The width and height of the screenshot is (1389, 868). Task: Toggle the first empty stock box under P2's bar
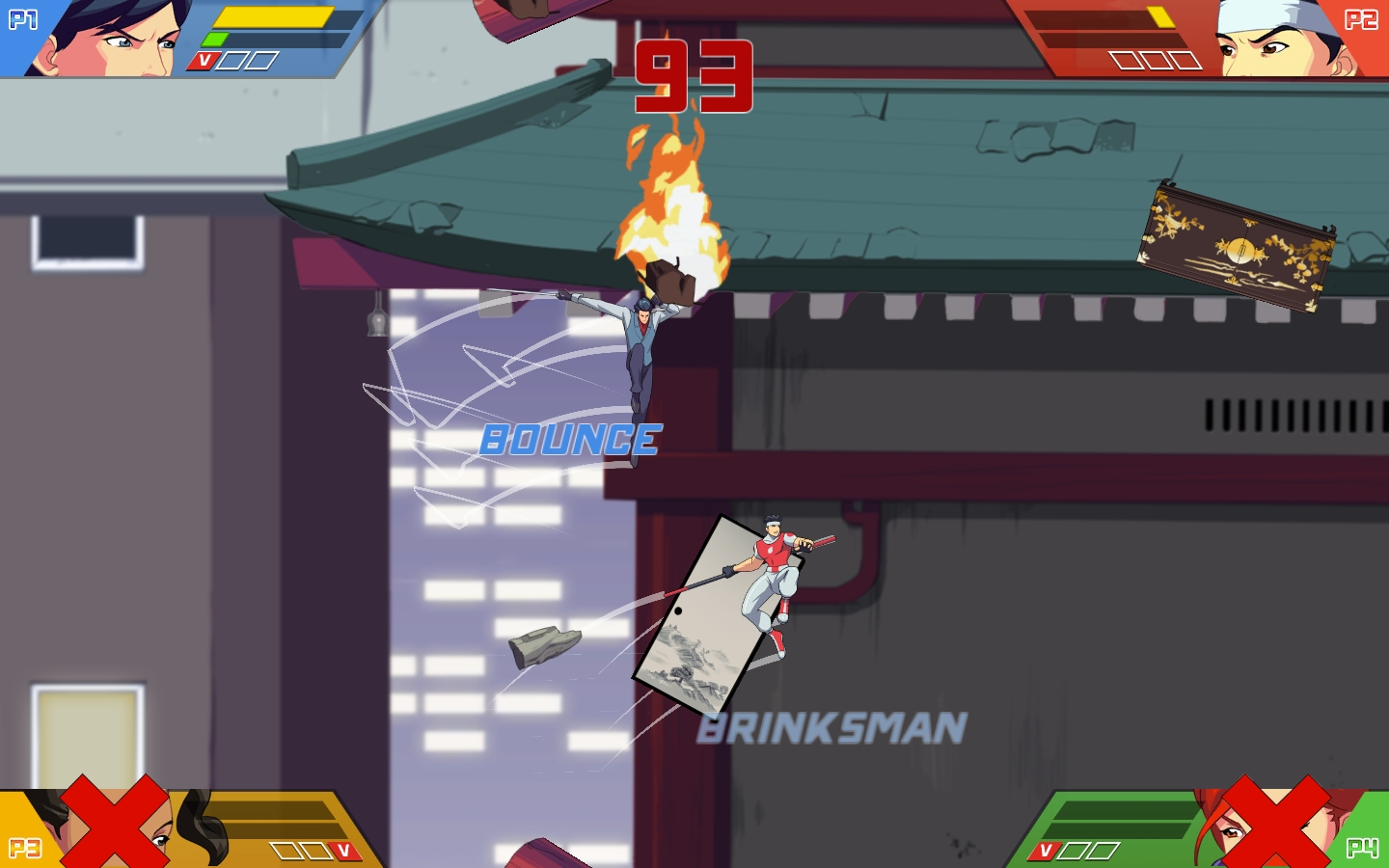click(x=1126, y=60)
